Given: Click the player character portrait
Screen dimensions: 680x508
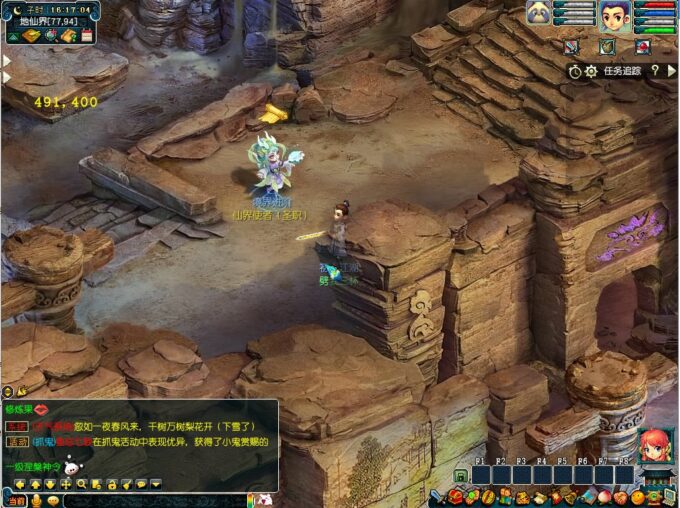Looking at the screenshot, I should click(615, 16).
